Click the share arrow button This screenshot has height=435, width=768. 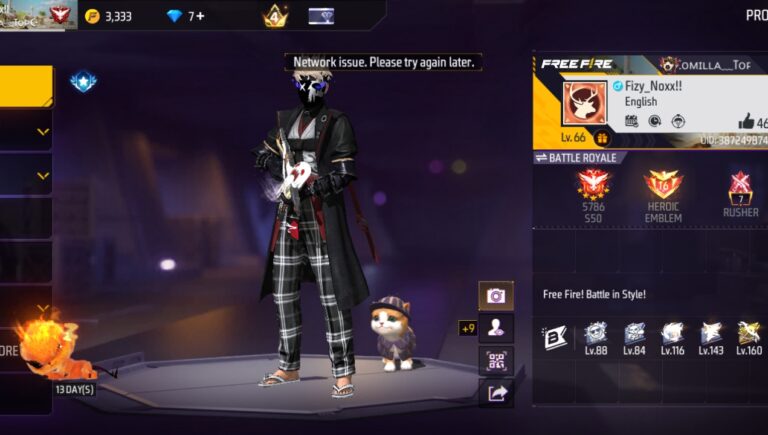[495, 393]
